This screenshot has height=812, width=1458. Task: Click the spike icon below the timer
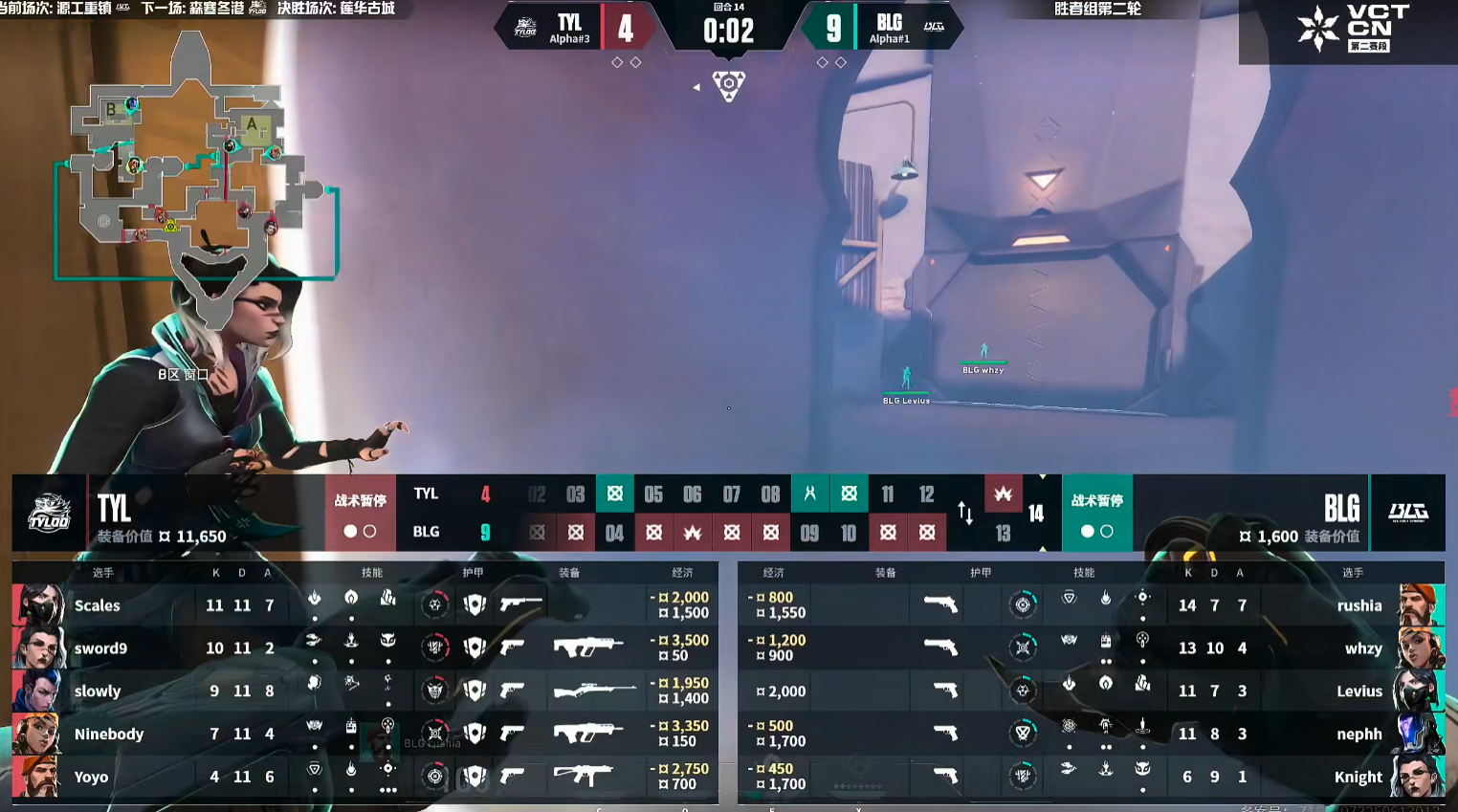tap(729, 85)
